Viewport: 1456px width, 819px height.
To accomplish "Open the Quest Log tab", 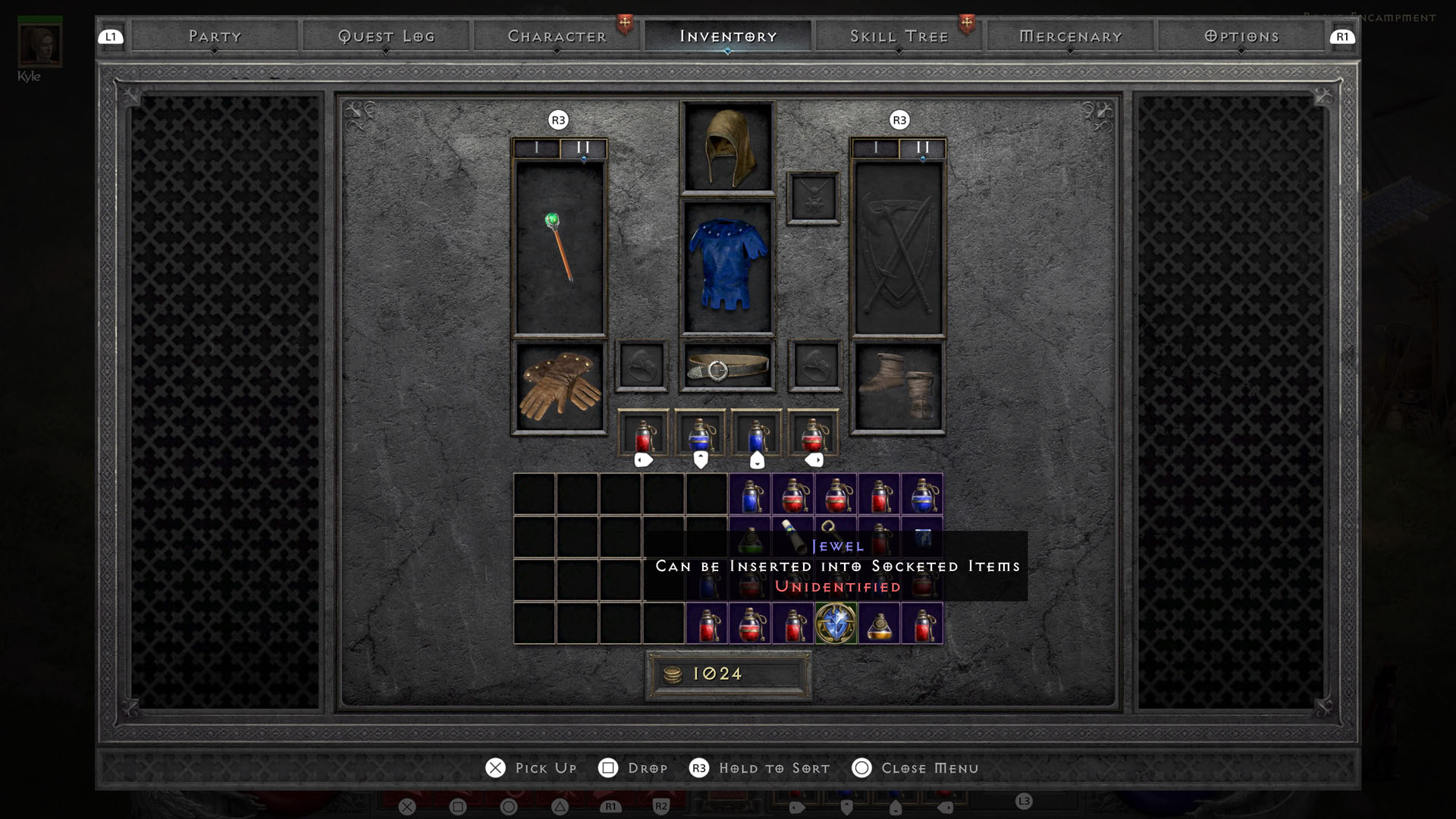I will point(388,35).
